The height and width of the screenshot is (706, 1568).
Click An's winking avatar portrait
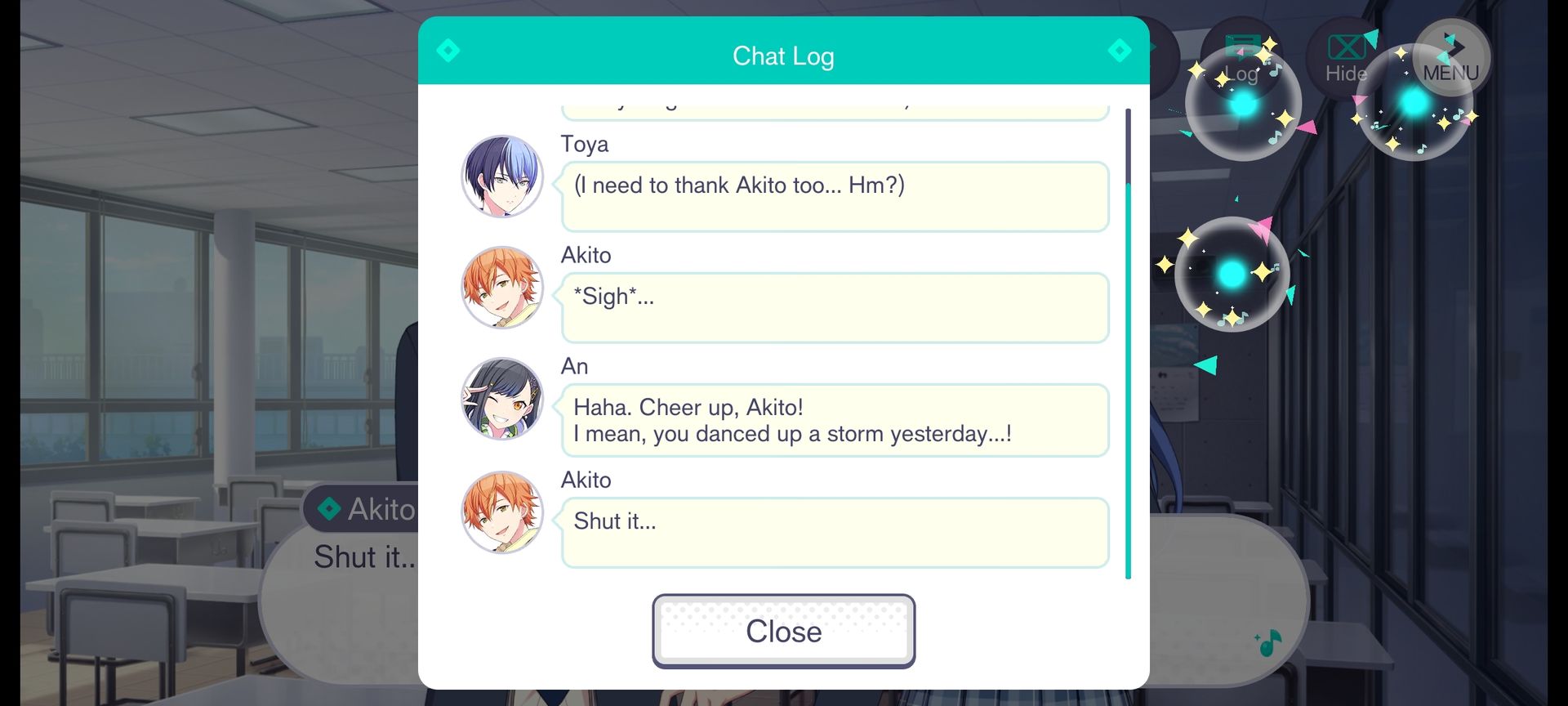click(x=502, y=399)
